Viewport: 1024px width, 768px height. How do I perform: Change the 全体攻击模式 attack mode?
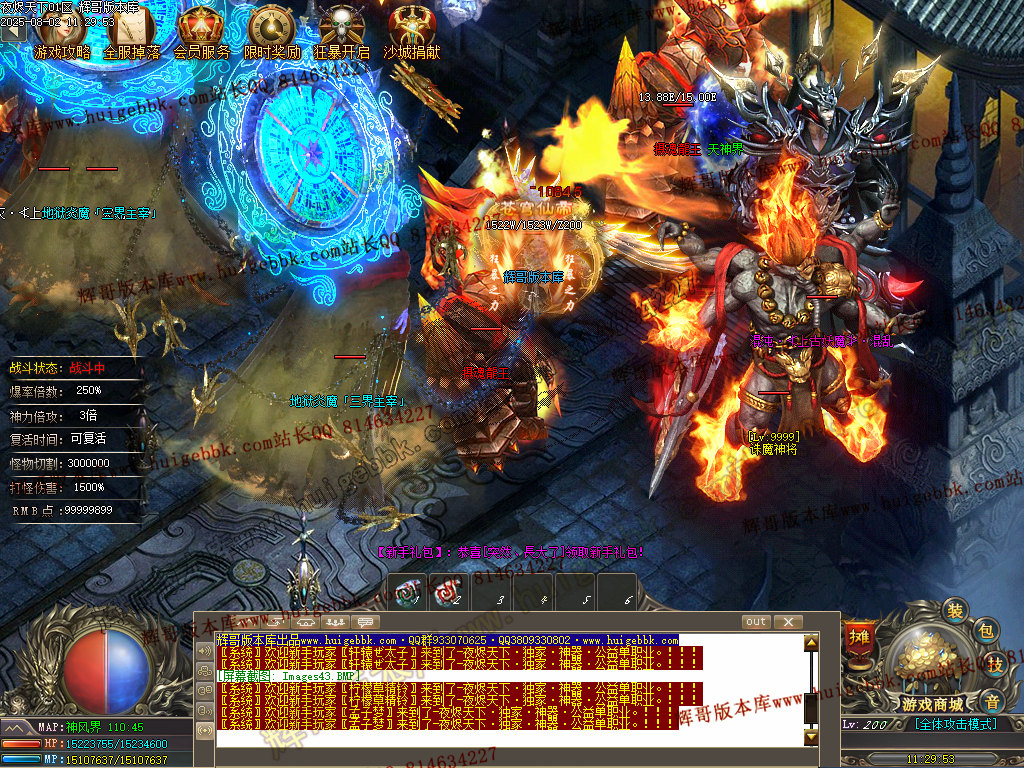(955, 723)
